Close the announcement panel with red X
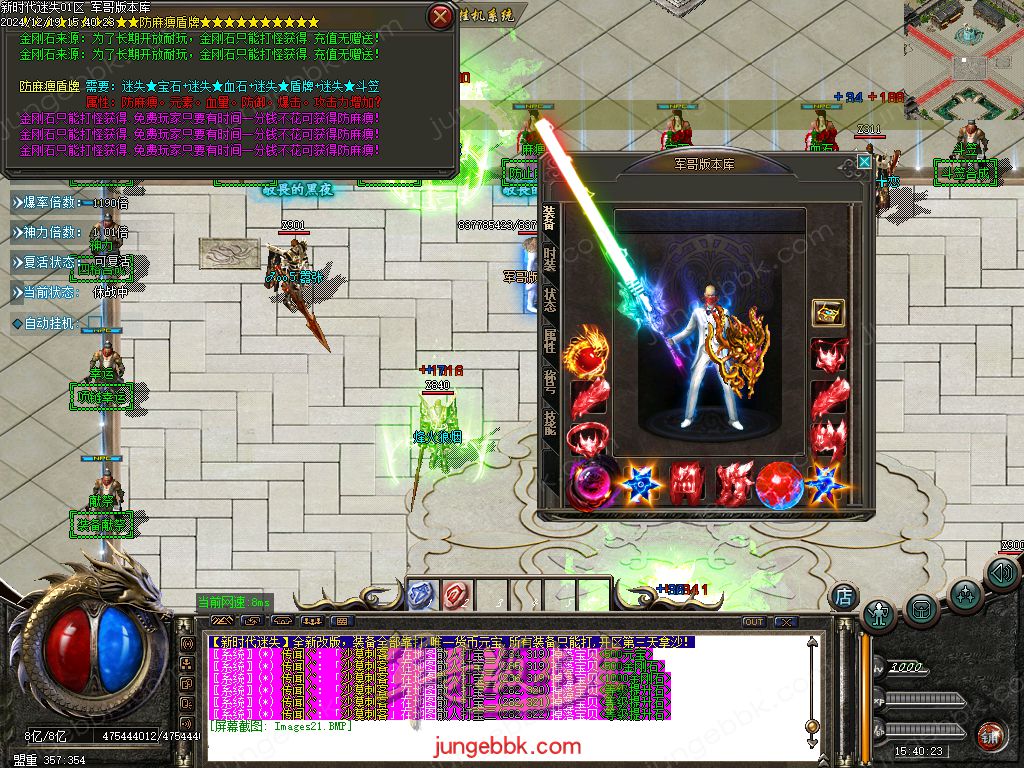The width and height of the screenshot is (1024, 768). tap(440, 16)
